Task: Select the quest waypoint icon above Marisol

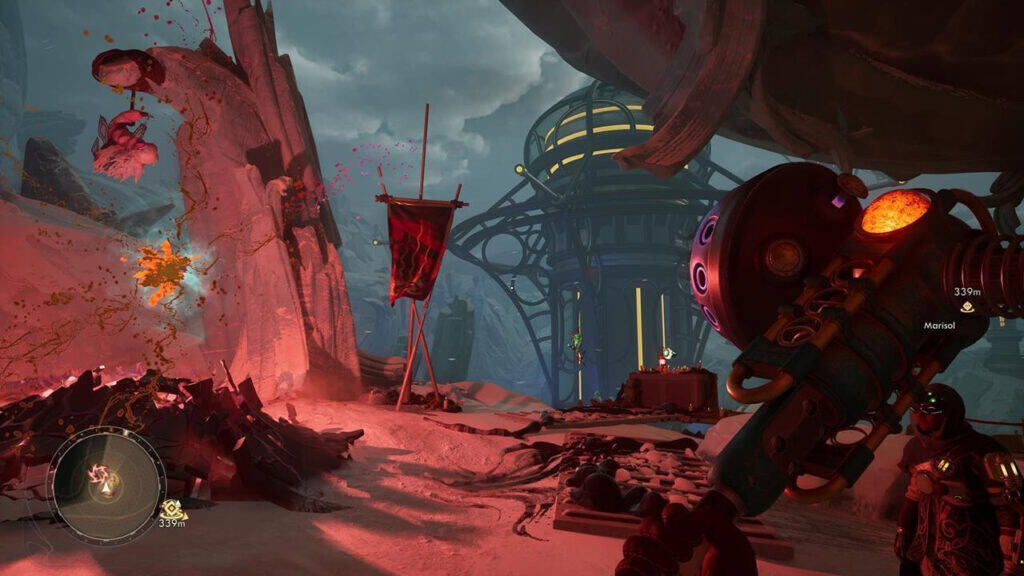Action: pyautogui.click(x=967, y=307)
